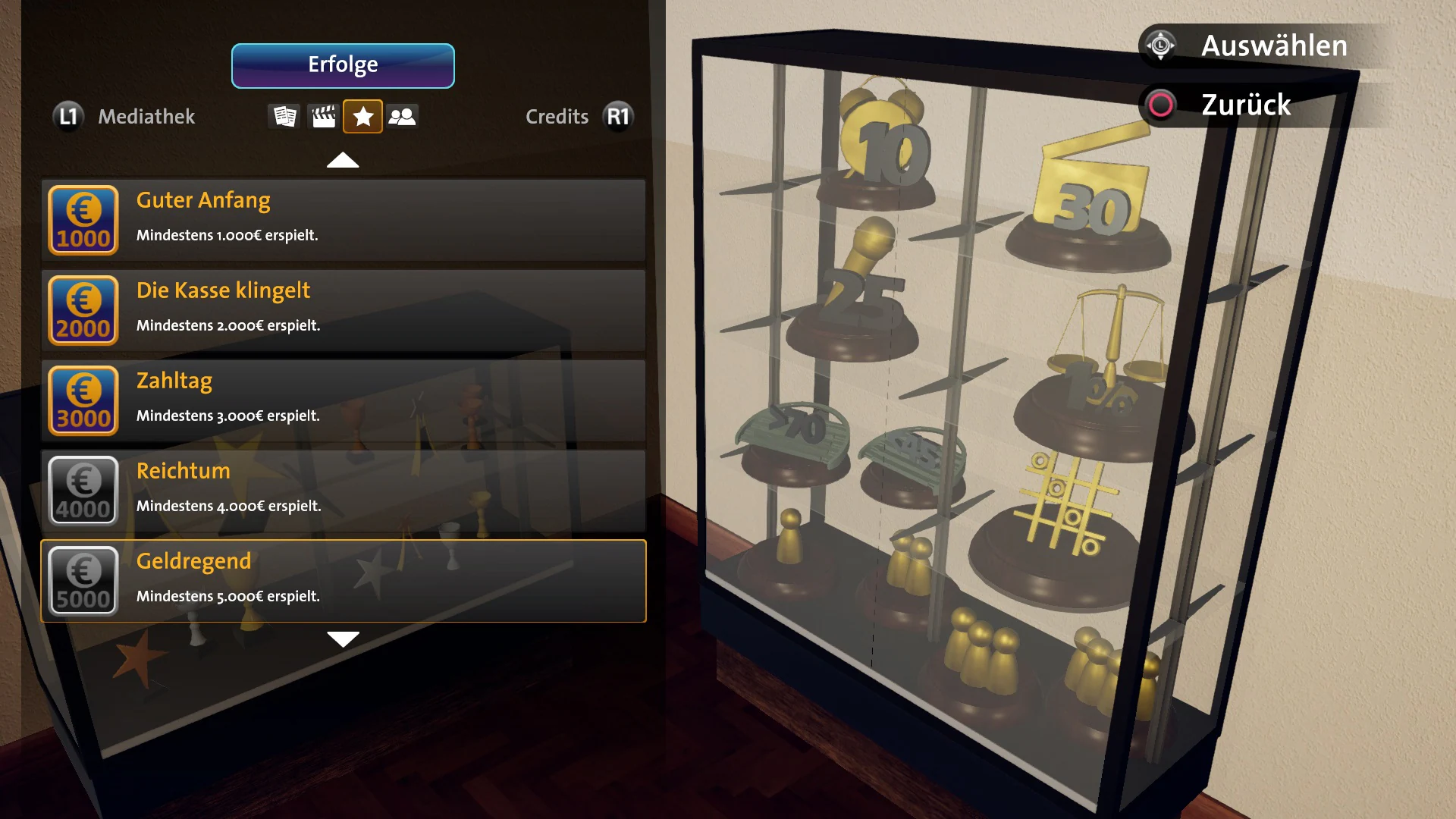
Task: Select the Reichtum achievement entry
Action: click(x=343, y=491)
